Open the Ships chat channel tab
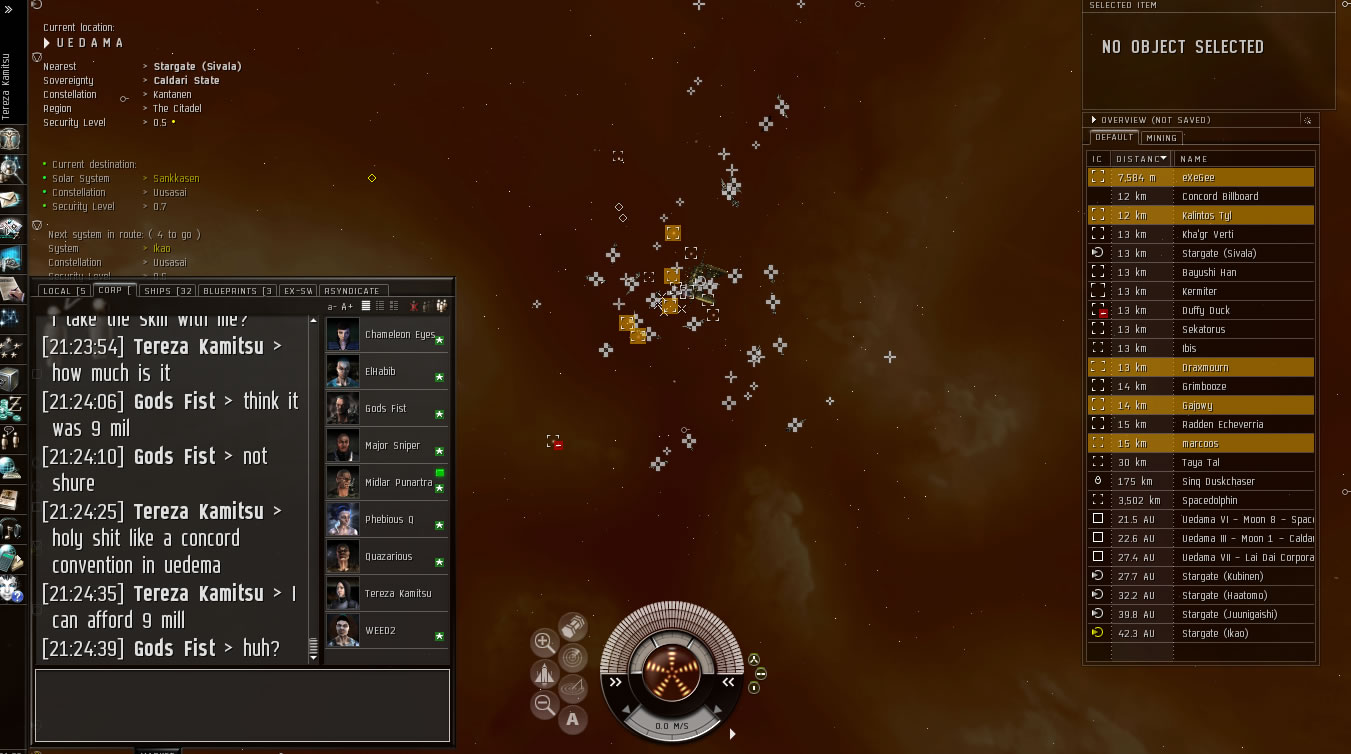Viewport: 1351px width, 754px height. pyautogui.click(x=168, y=291)
